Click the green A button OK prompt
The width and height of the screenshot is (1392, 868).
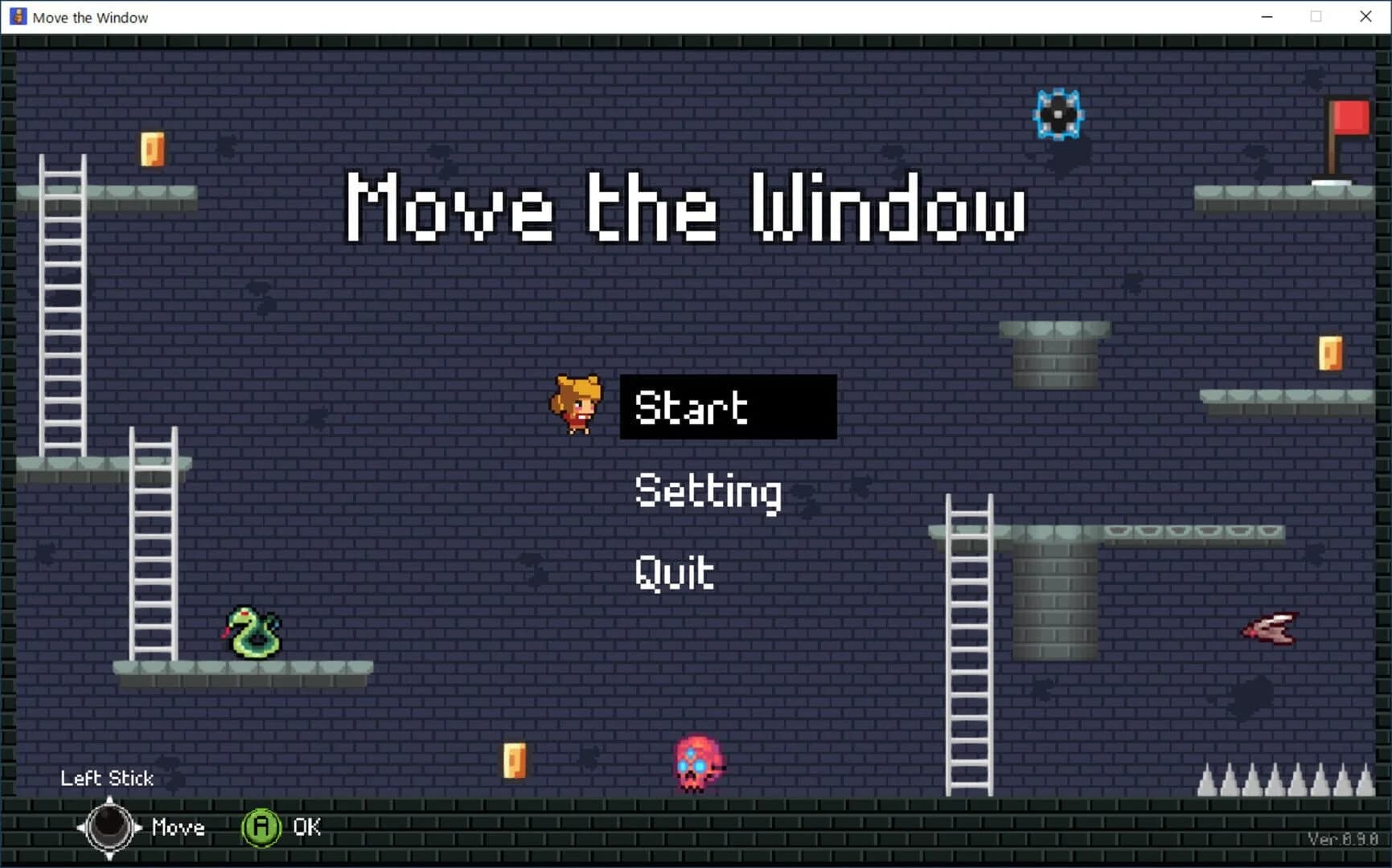coord(261,827)
